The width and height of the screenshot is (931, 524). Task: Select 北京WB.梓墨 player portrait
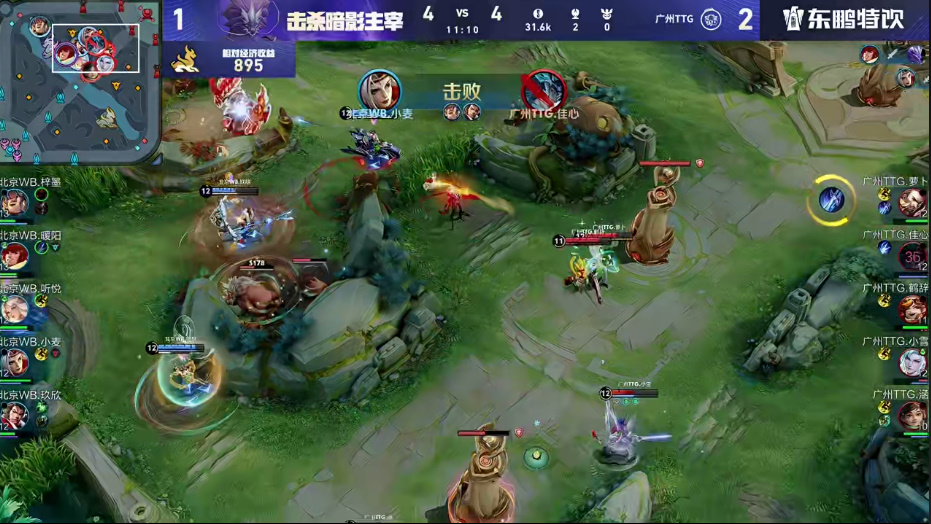pos(14,204)
